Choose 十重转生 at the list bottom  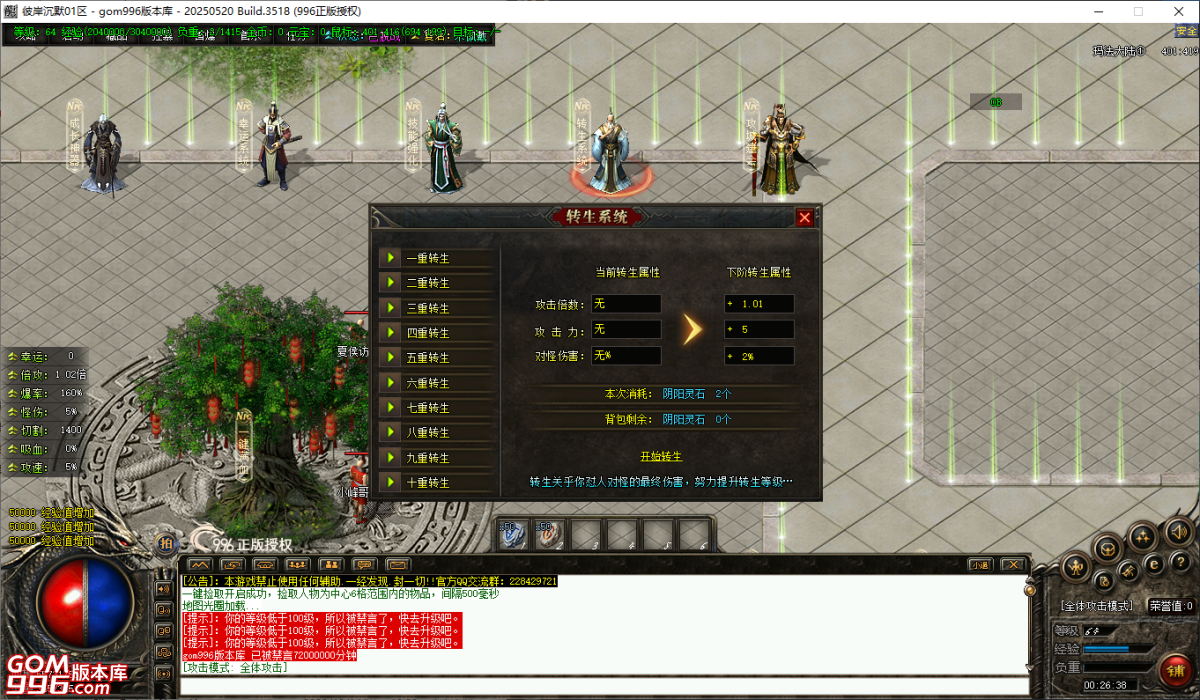point(437,483)
